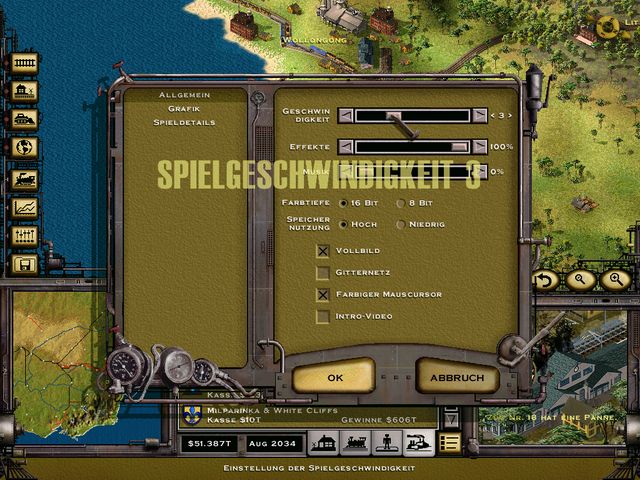Open the Allgemein settings section
The image size is (640, 480).
[x=184, y=94]
